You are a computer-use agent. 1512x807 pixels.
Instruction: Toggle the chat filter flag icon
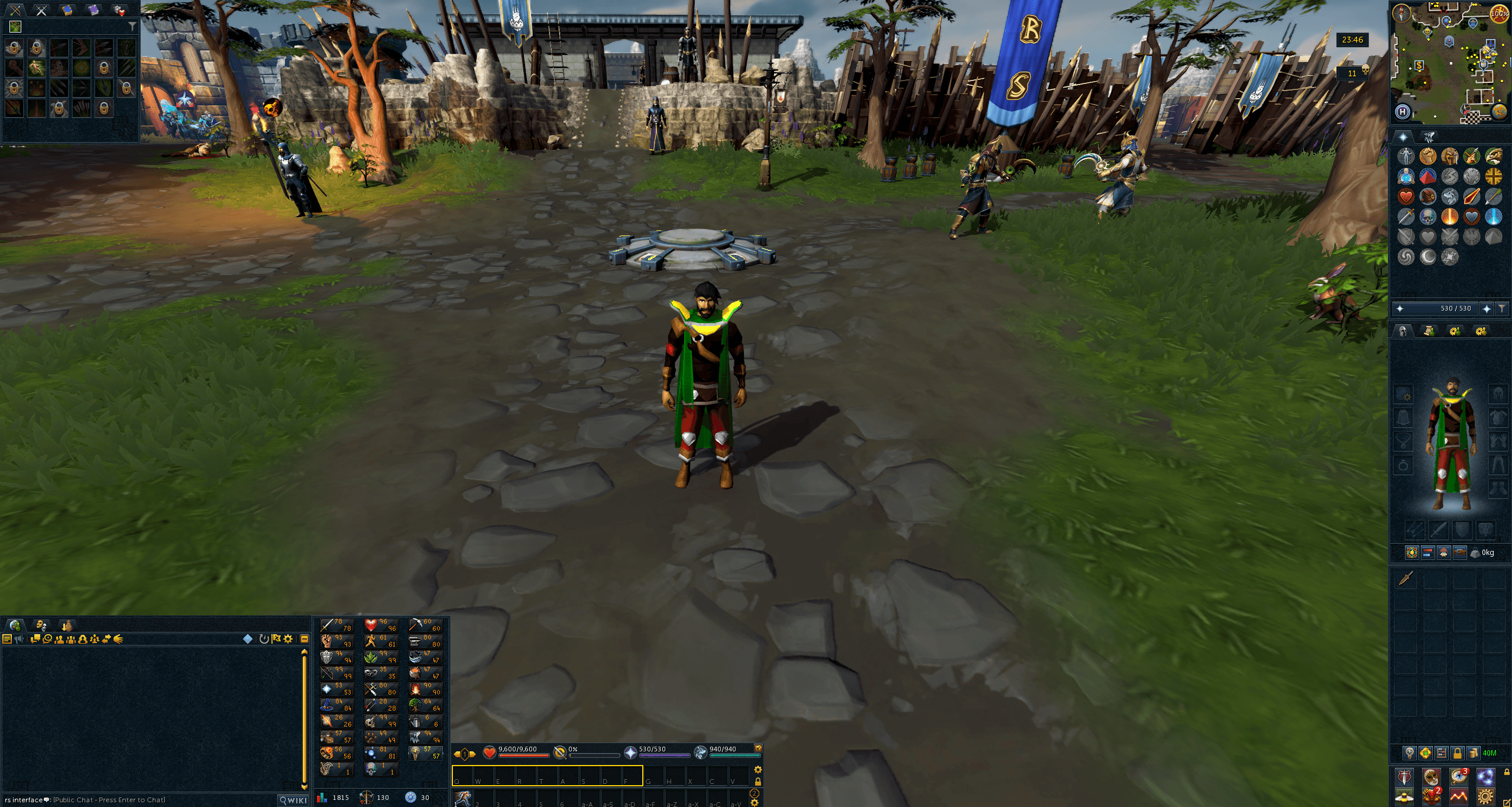[277, 640]
